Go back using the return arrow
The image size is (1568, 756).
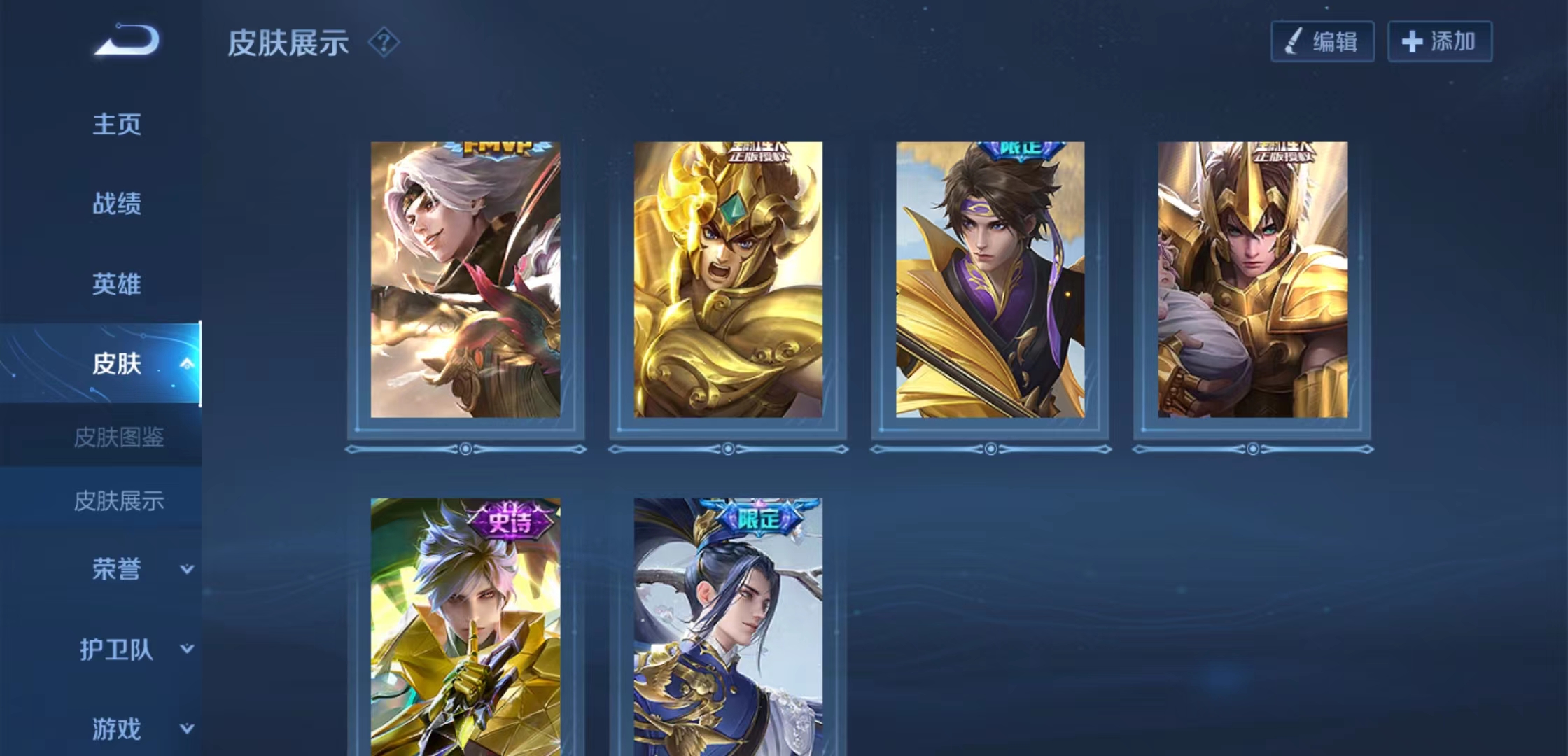[127, 40]
